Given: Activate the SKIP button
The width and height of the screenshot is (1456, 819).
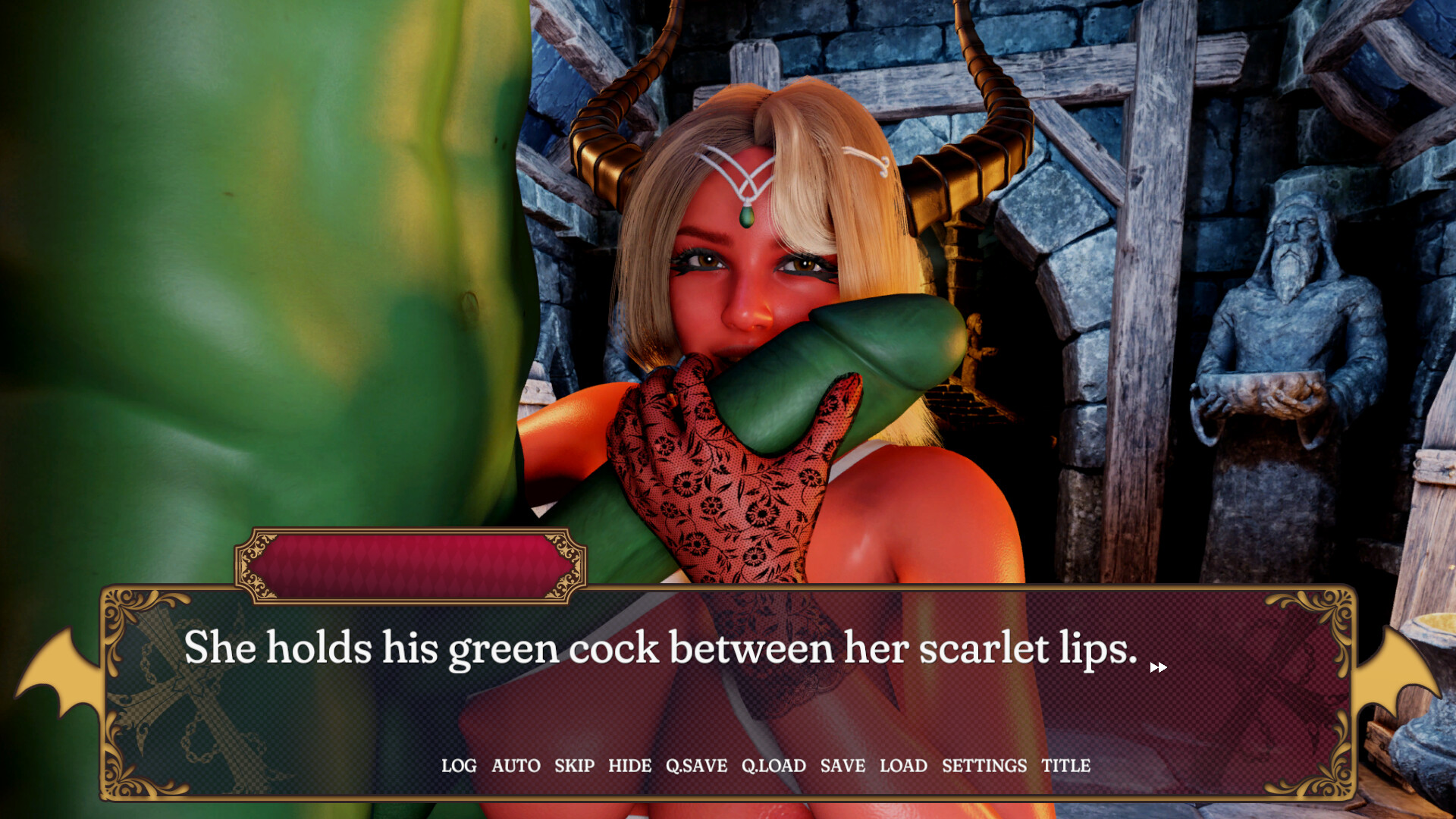Looking at the screenshot, I should pos(574,766).
